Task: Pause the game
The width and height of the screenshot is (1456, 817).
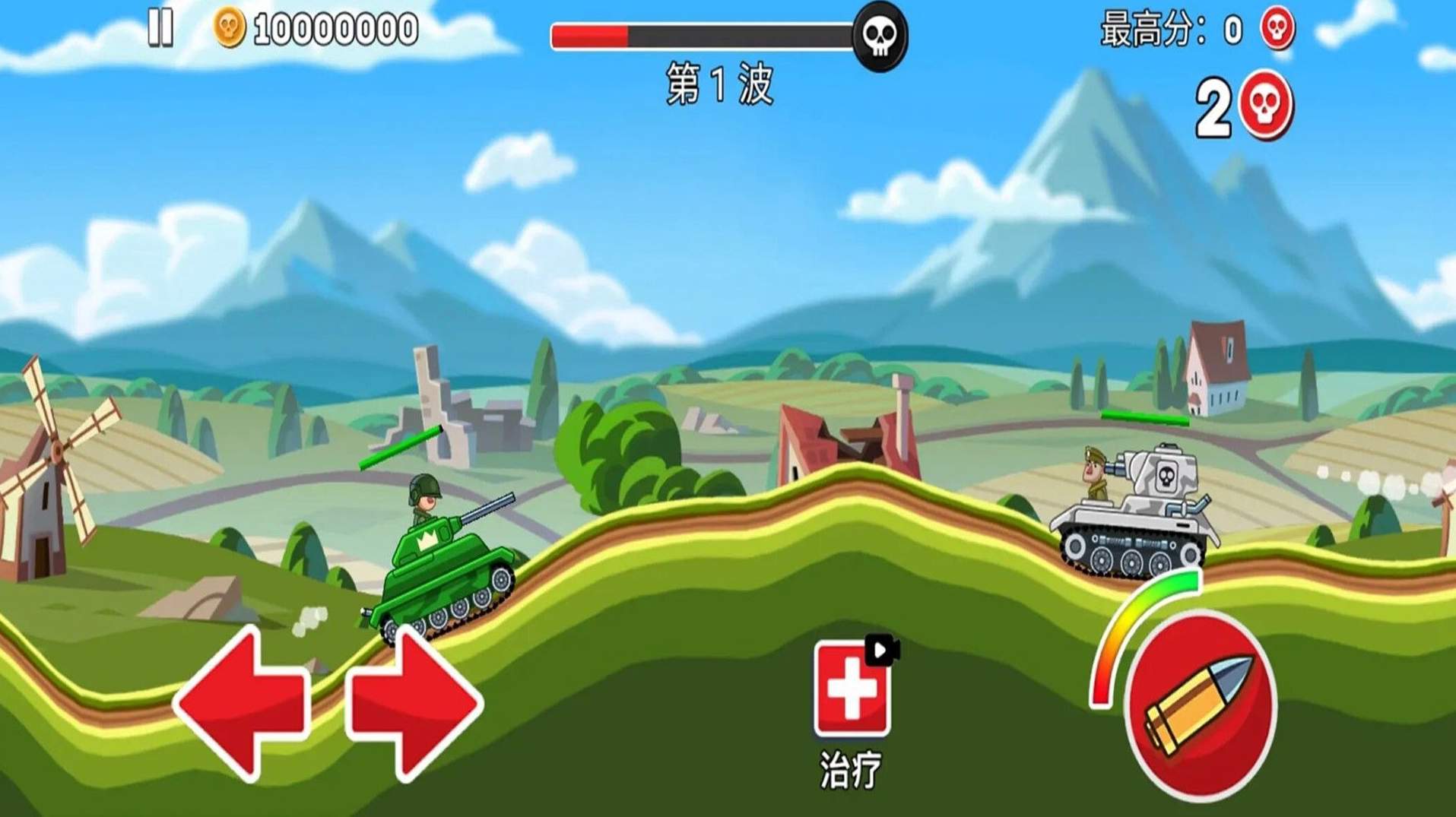Action: [x=161, y=27]
